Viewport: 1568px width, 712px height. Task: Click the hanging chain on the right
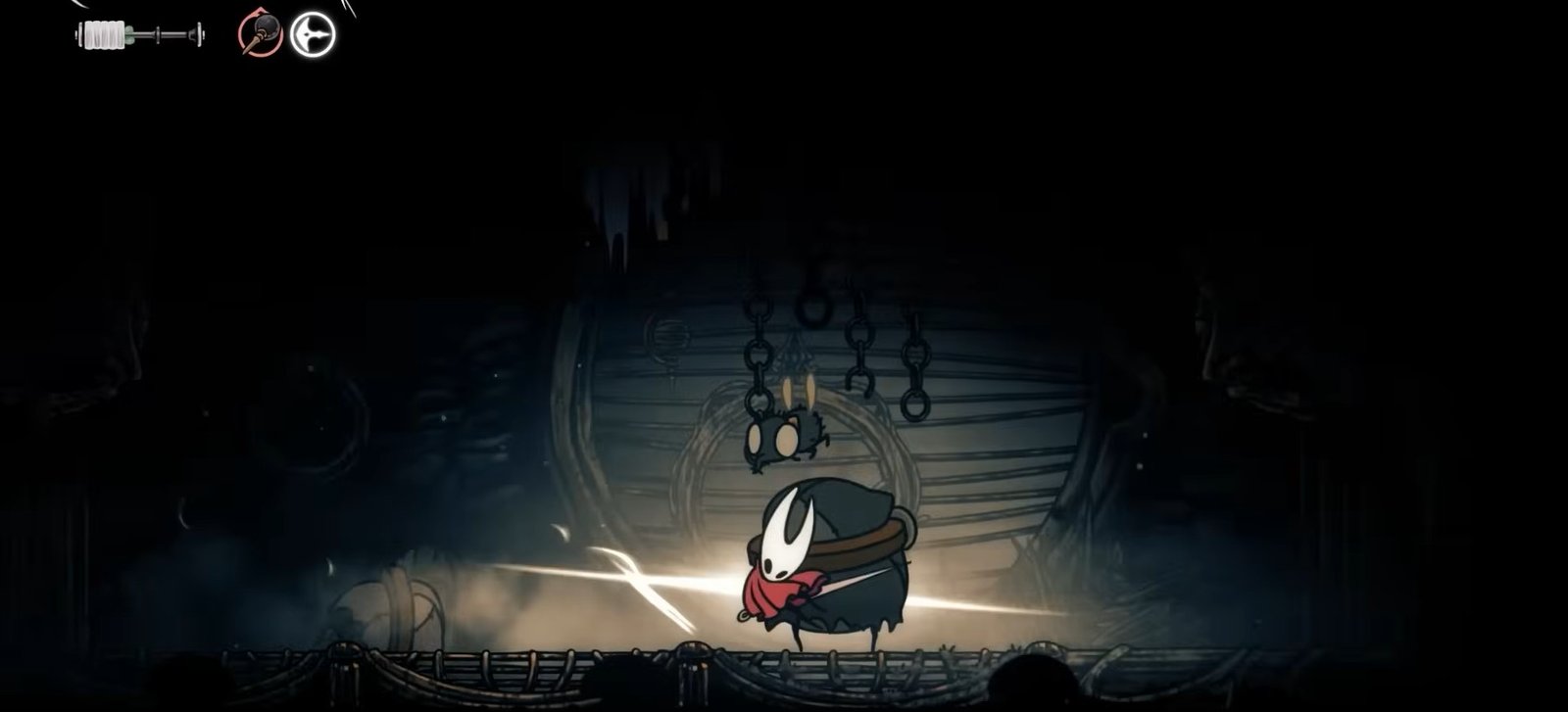point(913,357)
